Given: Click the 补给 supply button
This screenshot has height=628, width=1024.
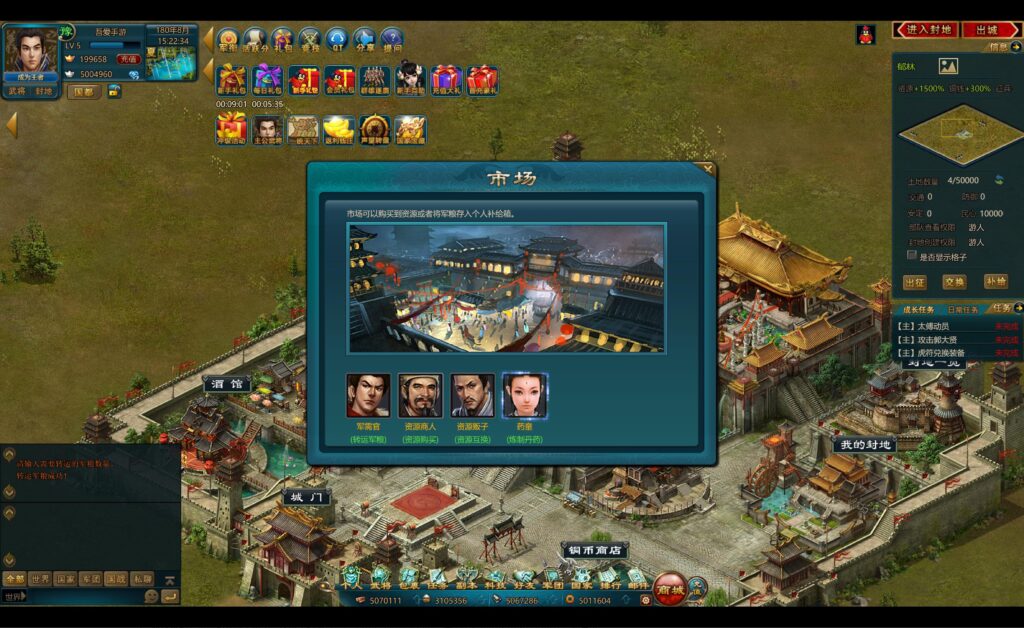Looking at the screenshot, I should (x=995, y=282).
